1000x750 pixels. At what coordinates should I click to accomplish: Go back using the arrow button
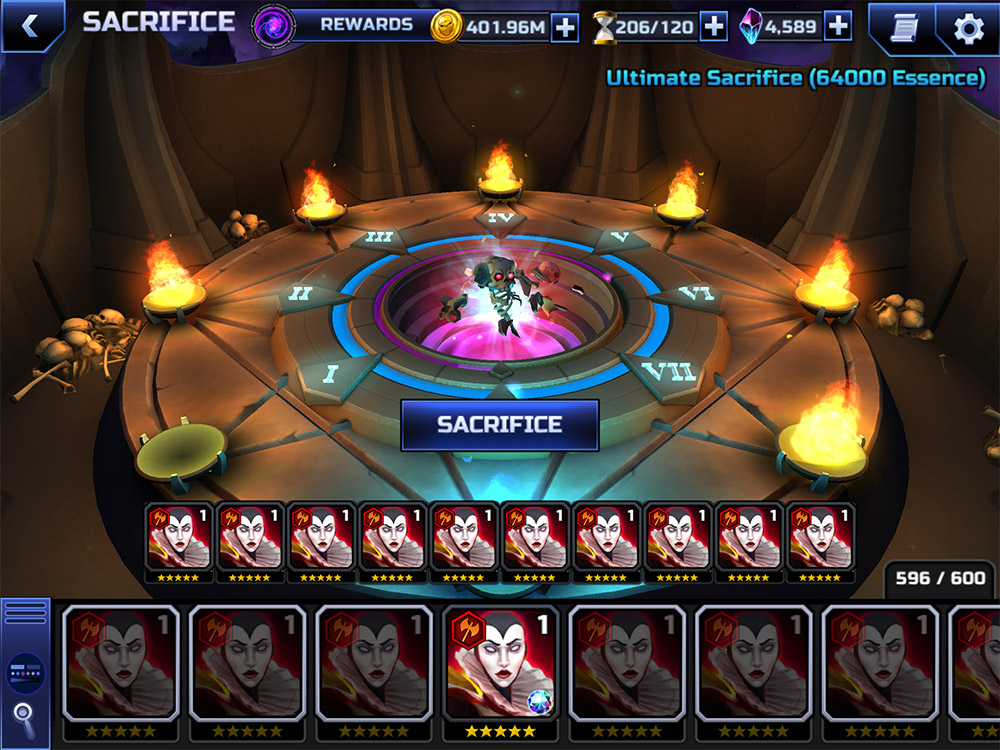pyautogui.click(x=30, y=27)
